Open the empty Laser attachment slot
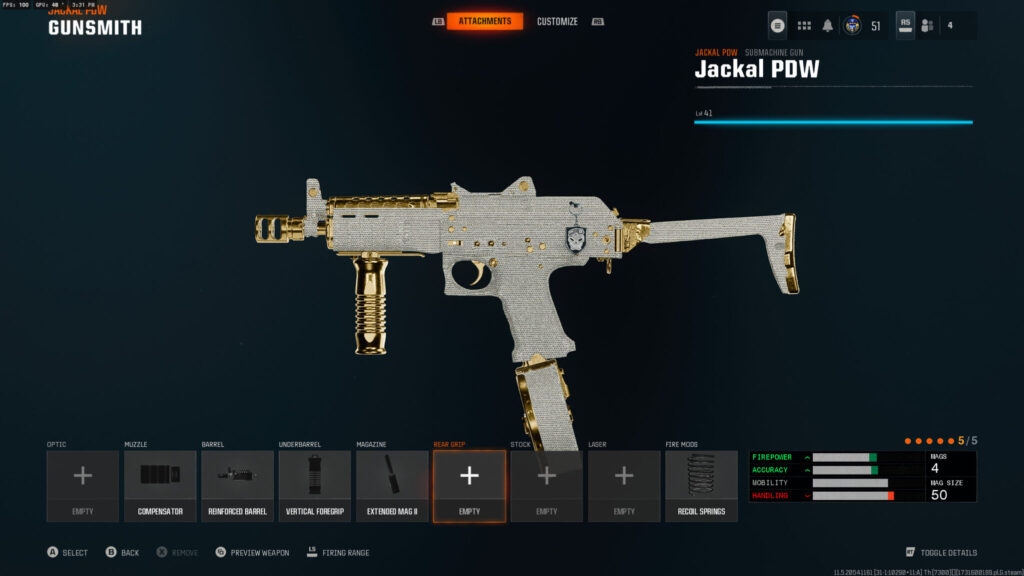This screenshot has height=576, width=1024. pyautogui.click(x=624, y=485)
